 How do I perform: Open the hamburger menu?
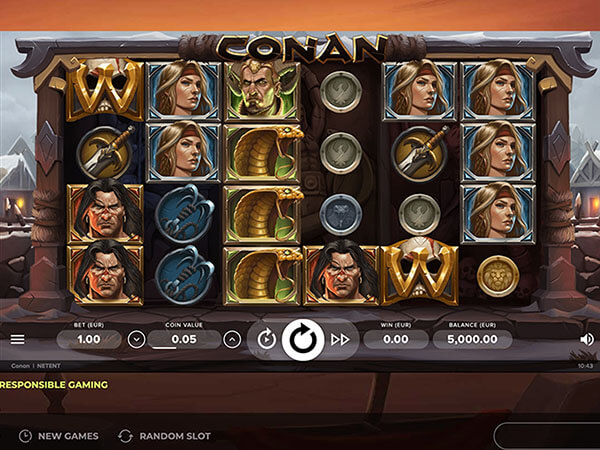17,339
